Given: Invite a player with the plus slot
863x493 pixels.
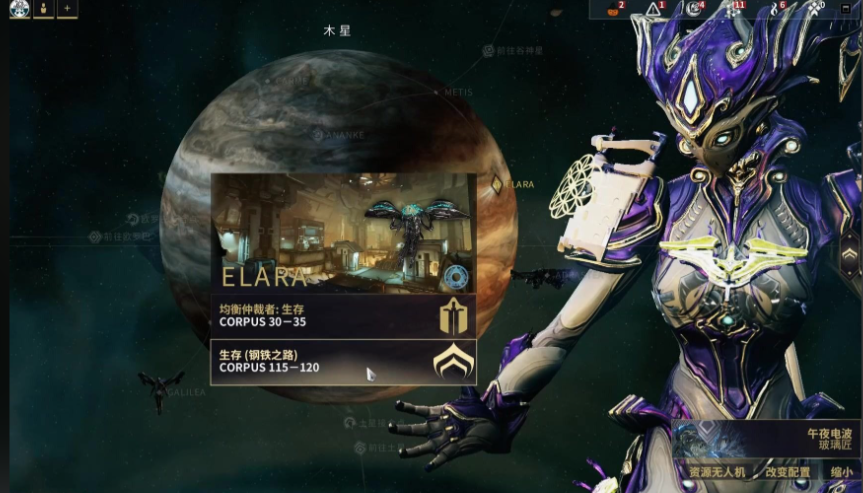Looking at the screenshot, I should [67, 9].
